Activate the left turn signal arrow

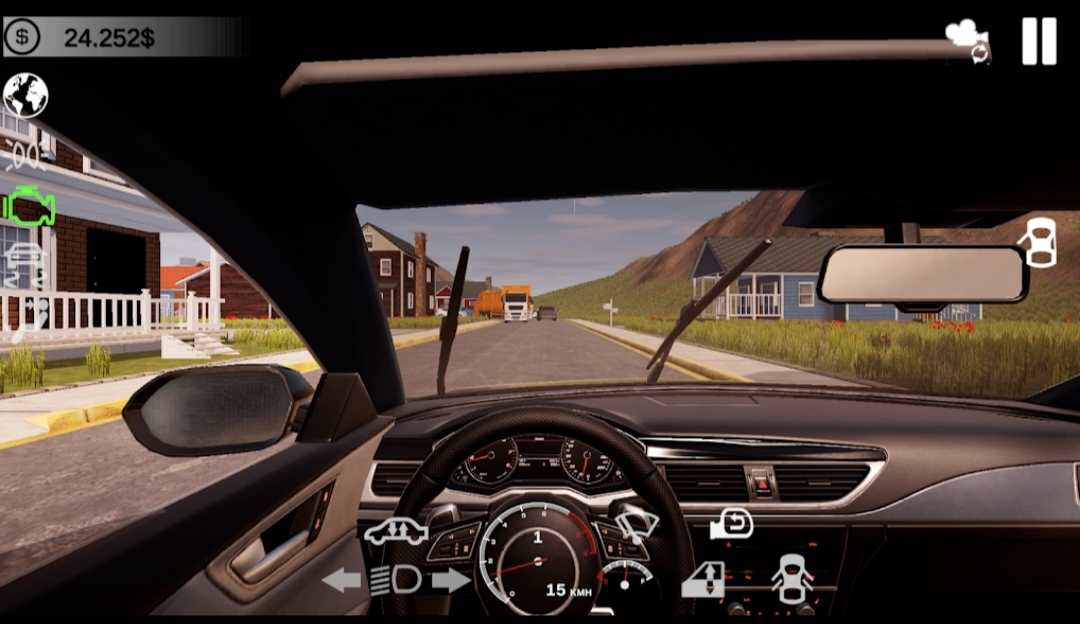point(341,580)
